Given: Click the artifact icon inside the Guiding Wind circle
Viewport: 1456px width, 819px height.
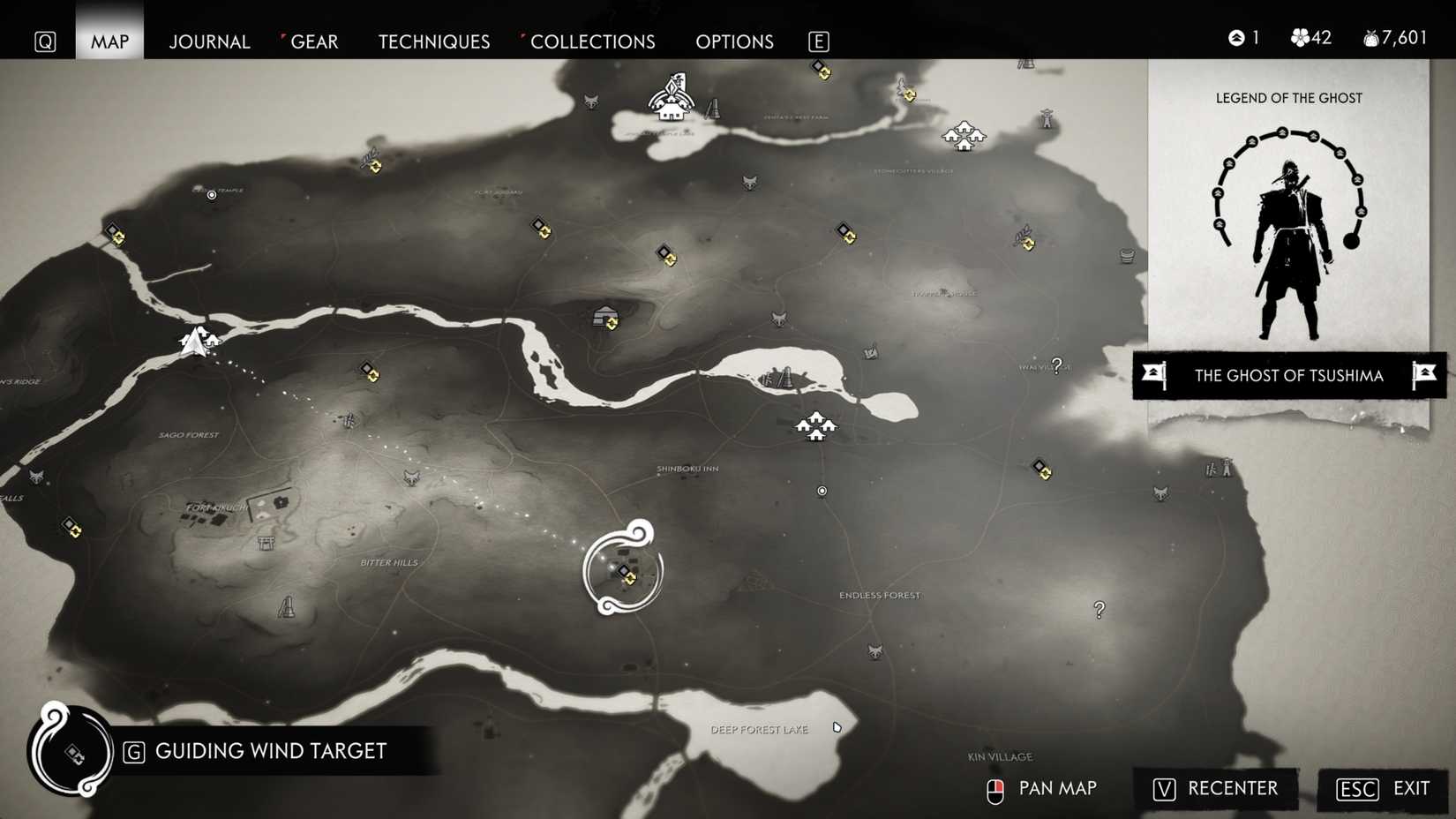Looking at the screenshot, I should pos(627,575).
